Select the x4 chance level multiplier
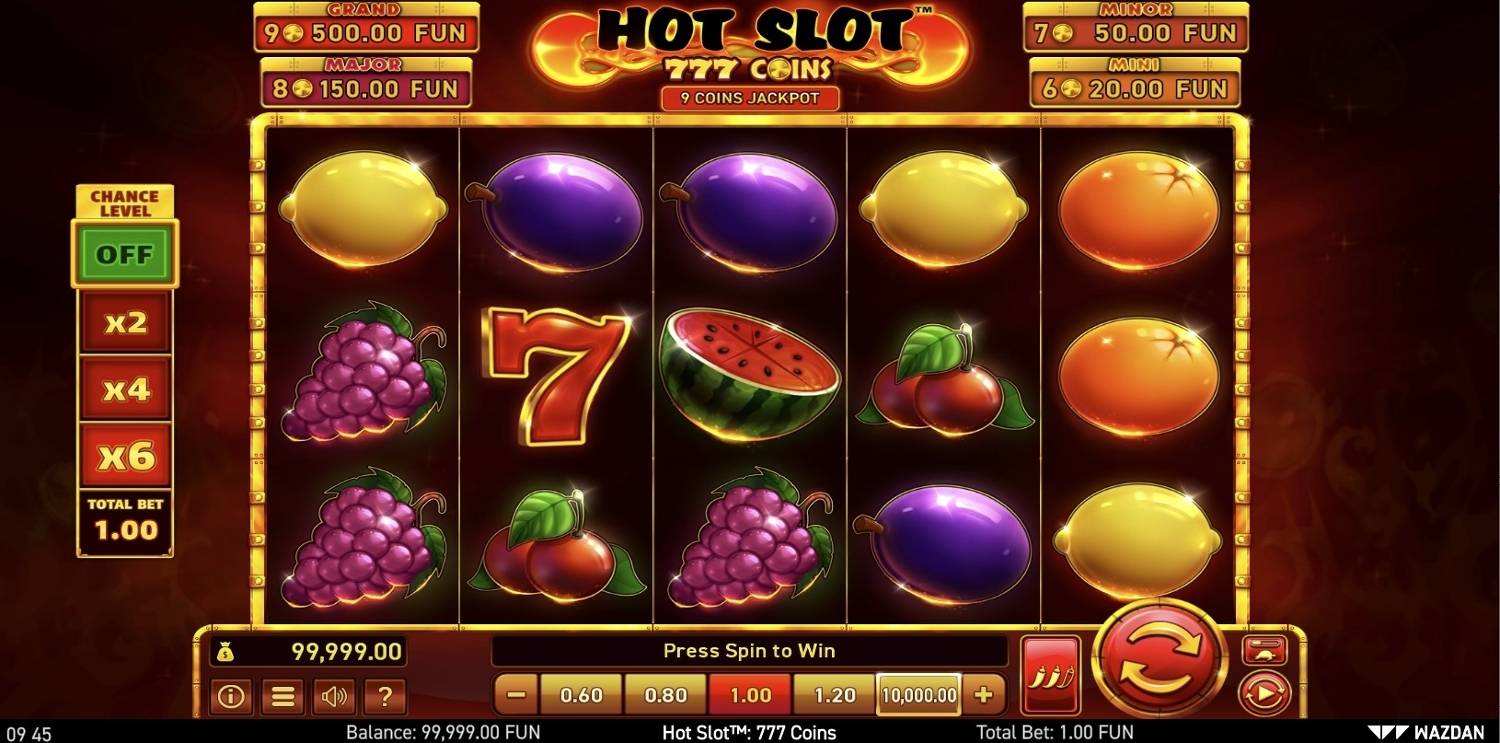1500x743 pixels. click(x=124, y=389)
